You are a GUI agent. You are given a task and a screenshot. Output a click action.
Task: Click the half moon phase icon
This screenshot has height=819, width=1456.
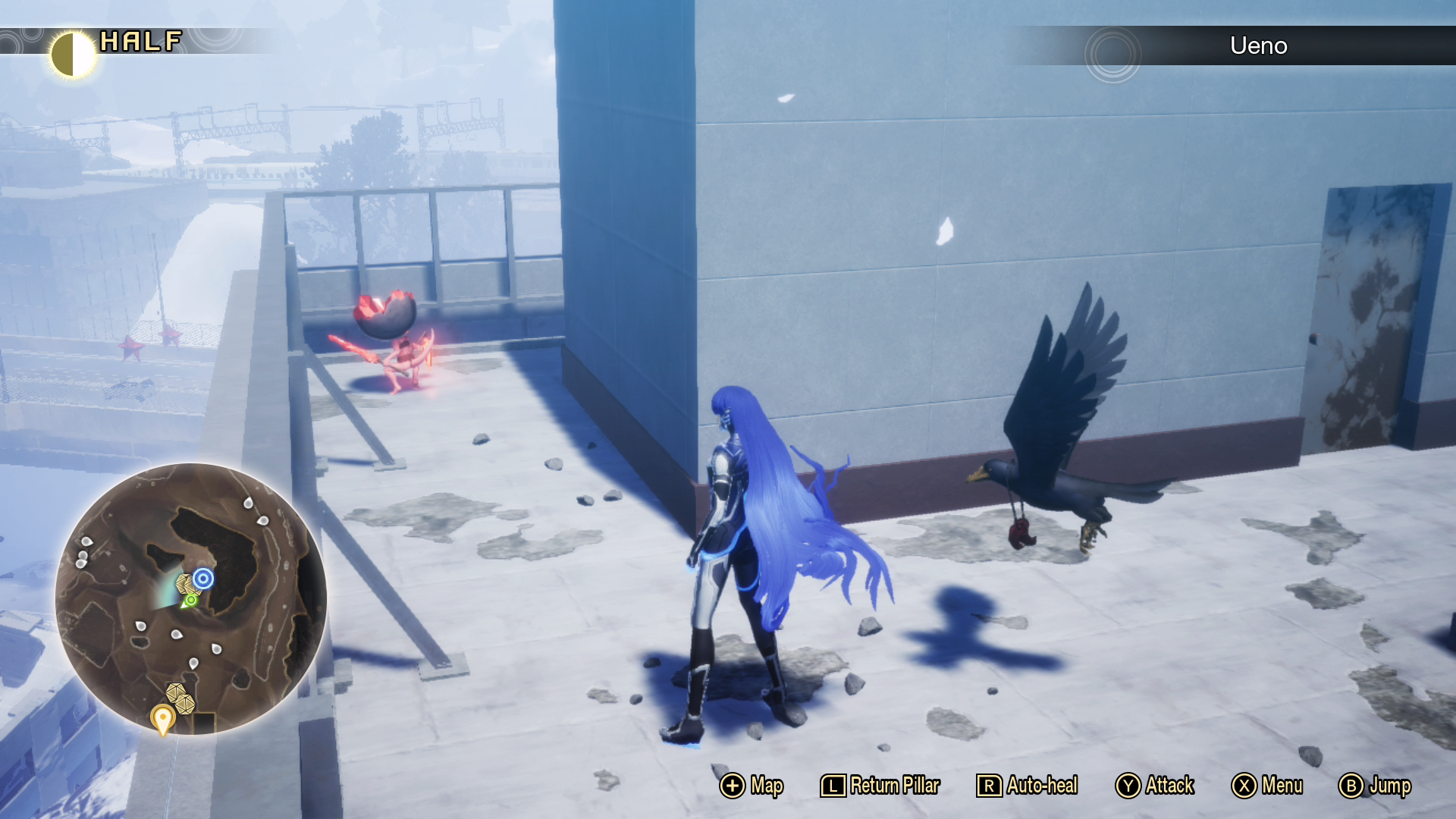73,54
